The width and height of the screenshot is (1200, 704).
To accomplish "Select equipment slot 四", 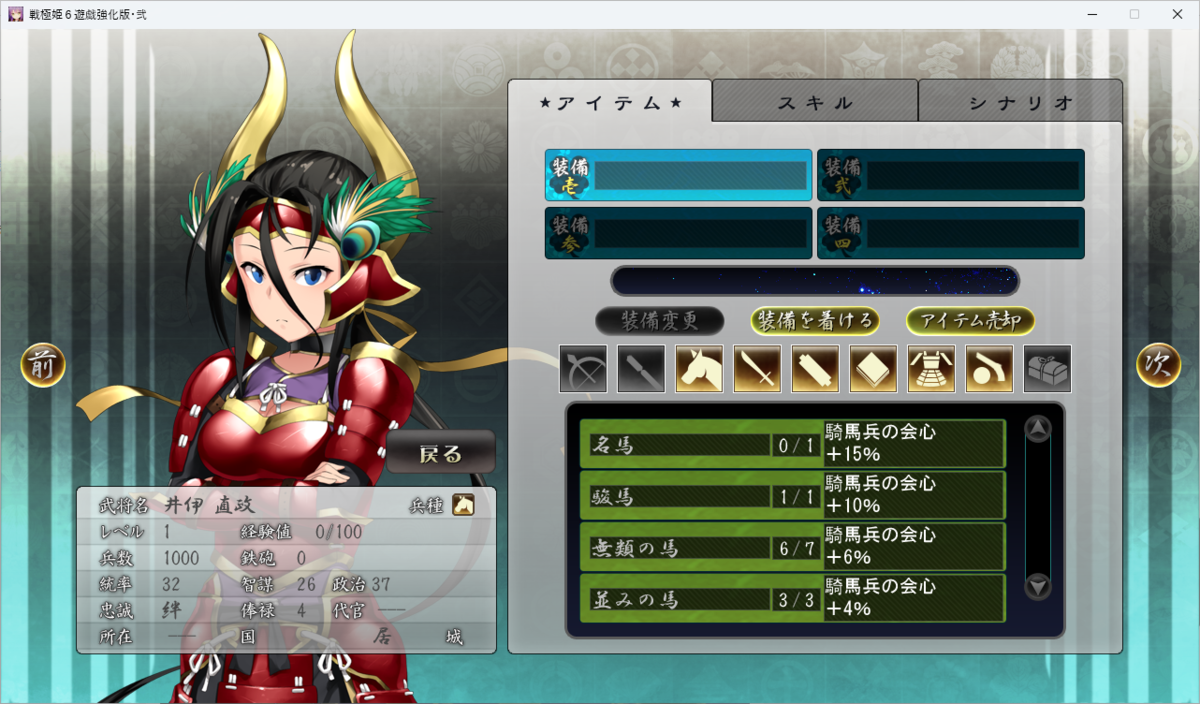I will coord(950,233).
